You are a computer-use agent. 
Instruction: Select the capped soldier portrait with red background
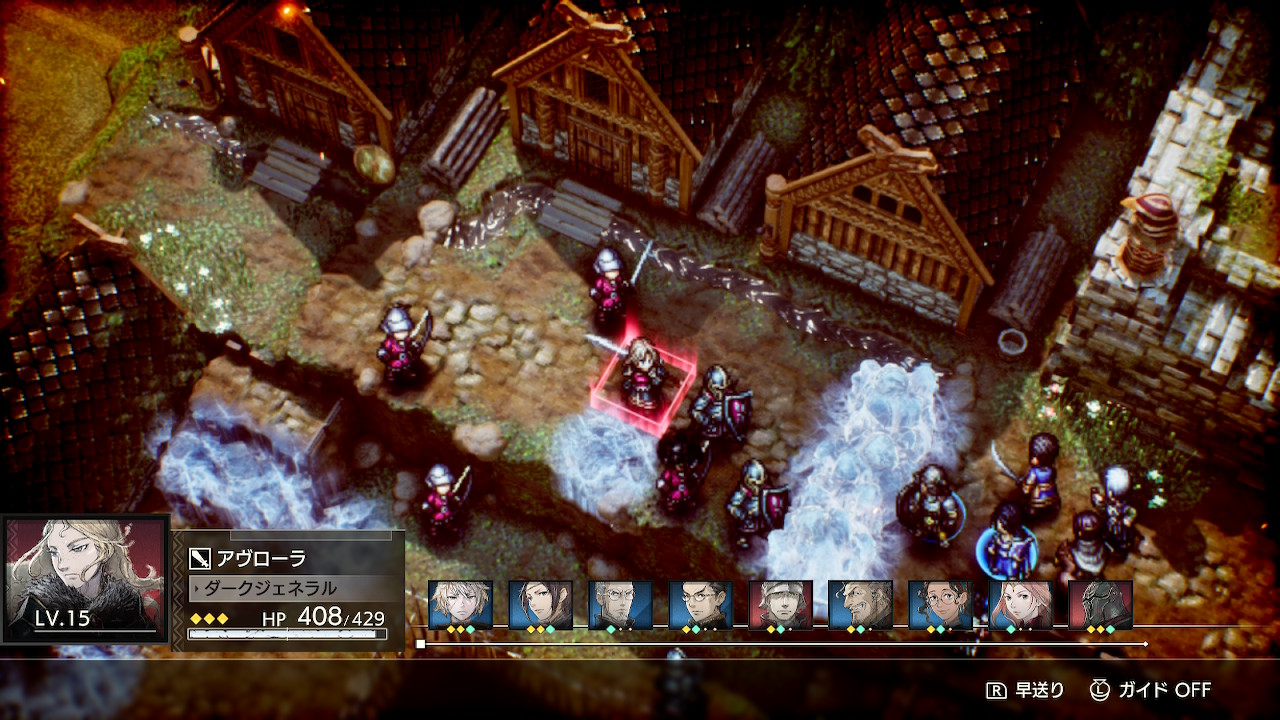click(780, 604)
